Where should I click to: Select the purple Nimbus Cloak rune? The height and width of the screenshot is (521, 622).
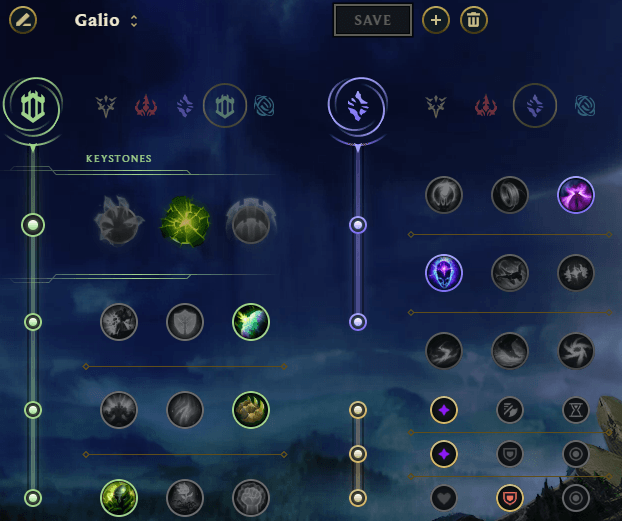[576, 194]
